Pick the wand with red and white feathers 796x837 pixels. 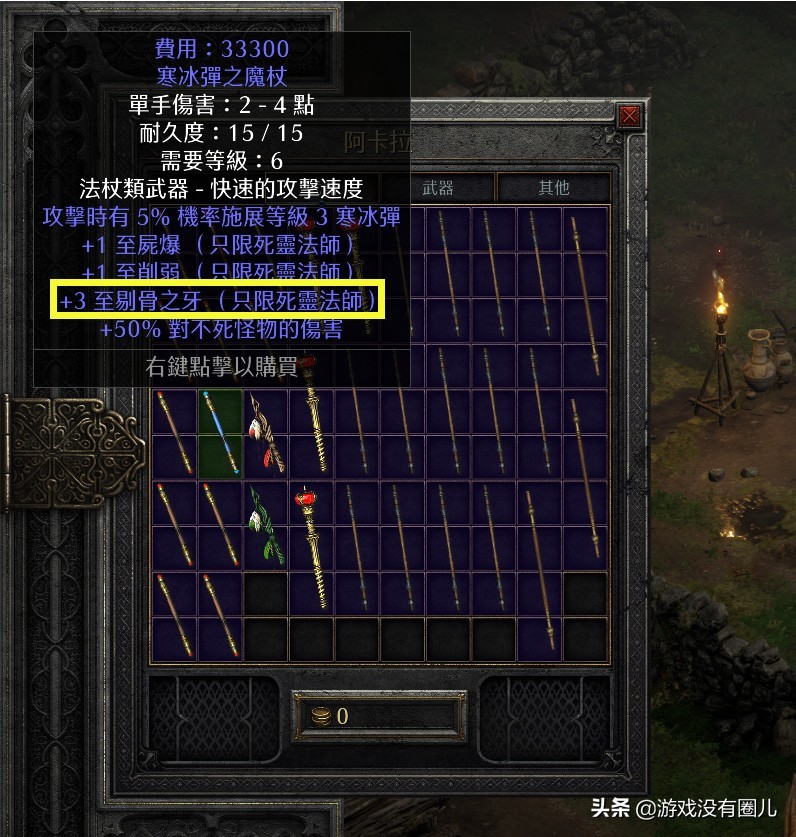pos(266,433)
